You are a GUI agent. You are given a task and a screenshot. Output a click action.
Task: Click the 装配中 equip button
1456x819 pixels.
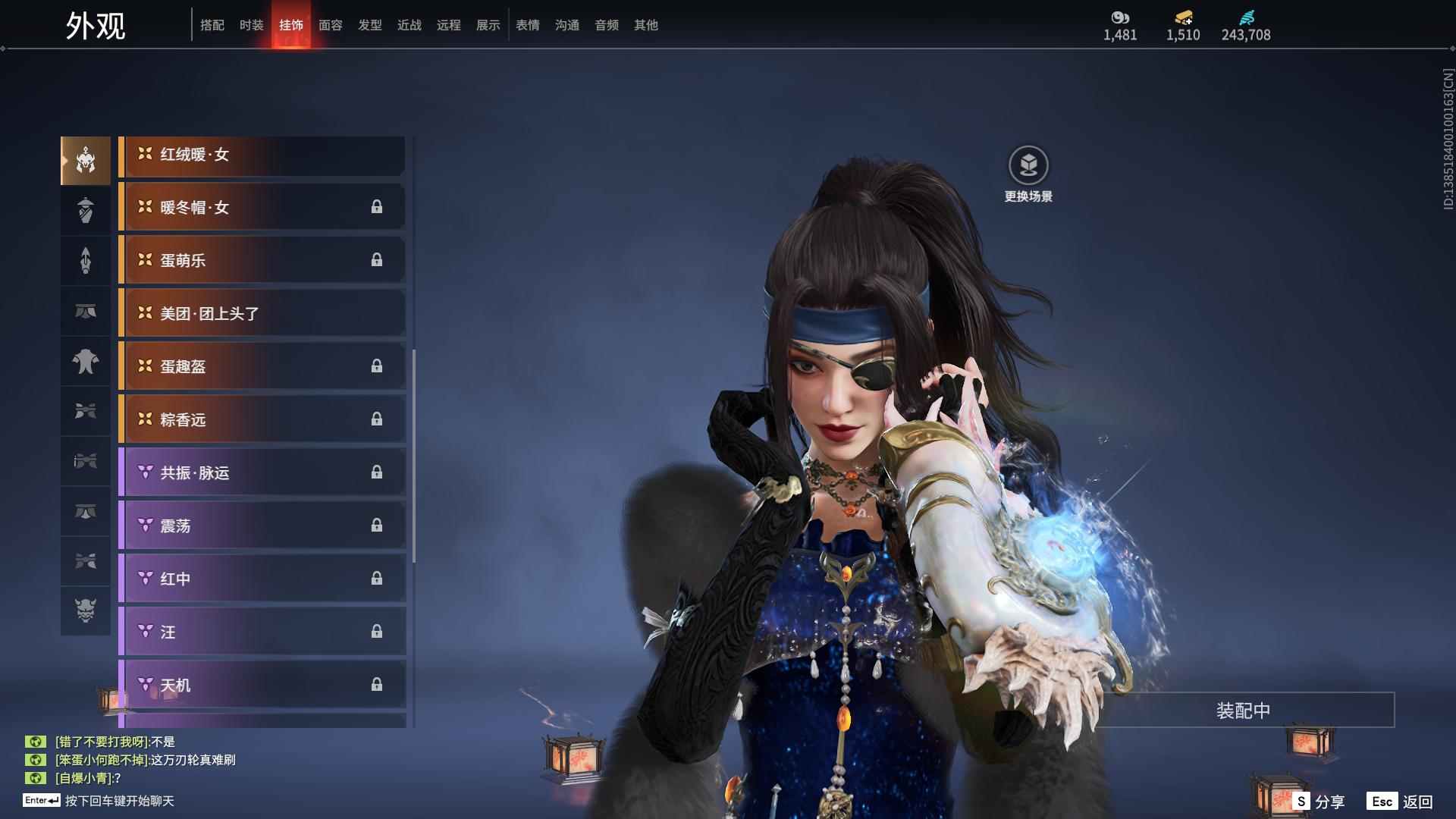1243,711
